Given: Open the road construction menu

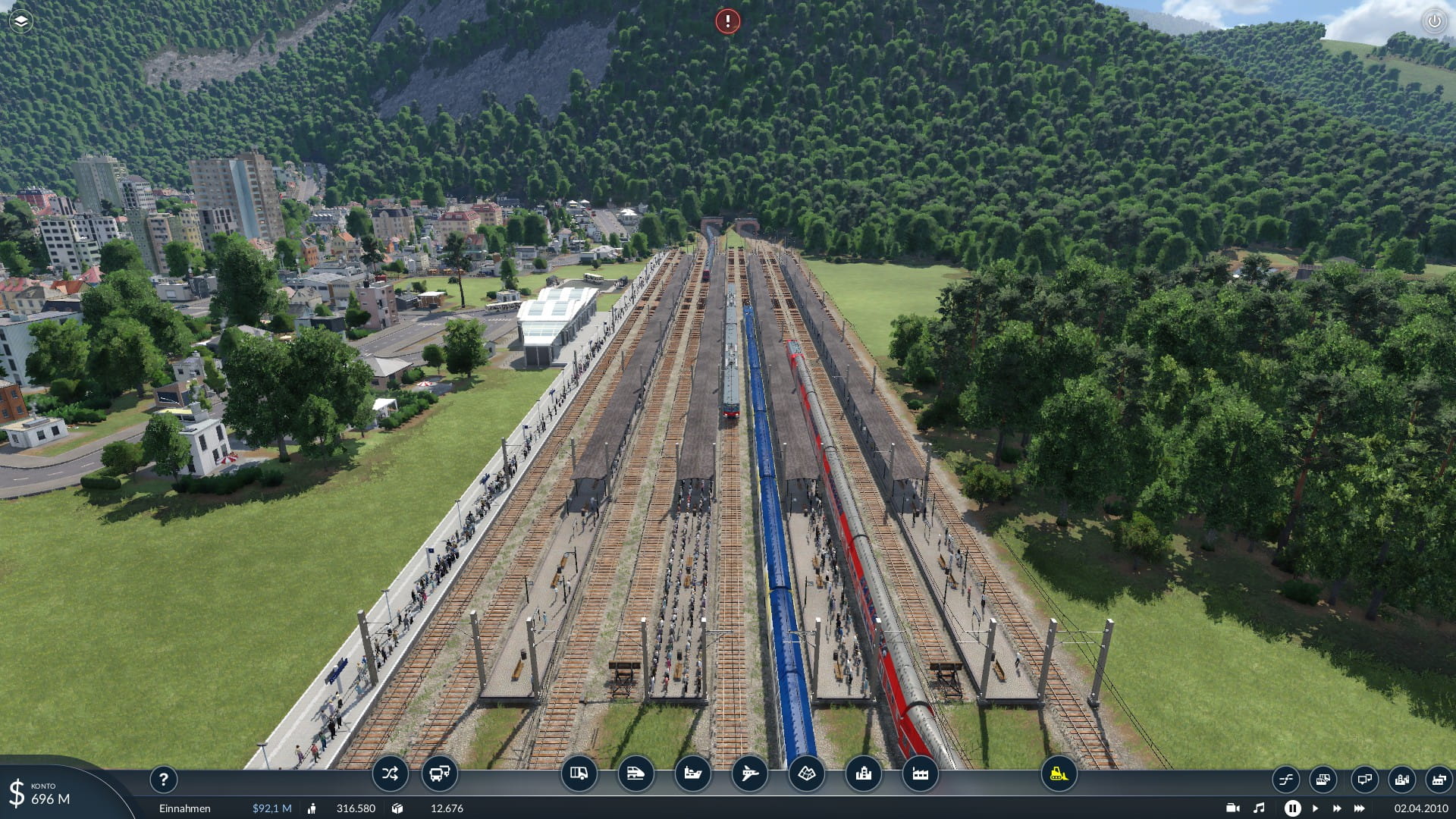Looking at the screenshot, I should pyautogui.click(x=579, y=774).
